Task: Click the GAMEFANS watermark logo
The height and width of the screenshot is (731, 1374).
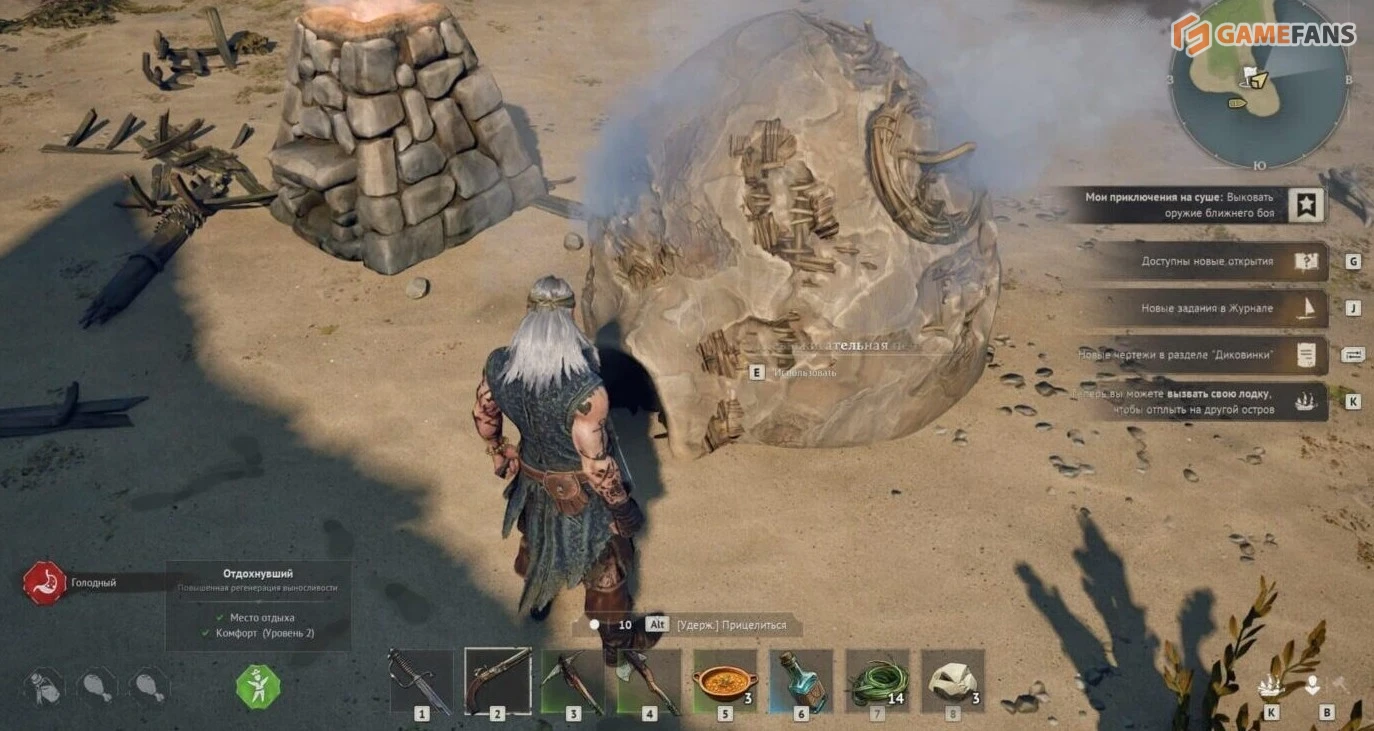Action: click(1264, 34)
